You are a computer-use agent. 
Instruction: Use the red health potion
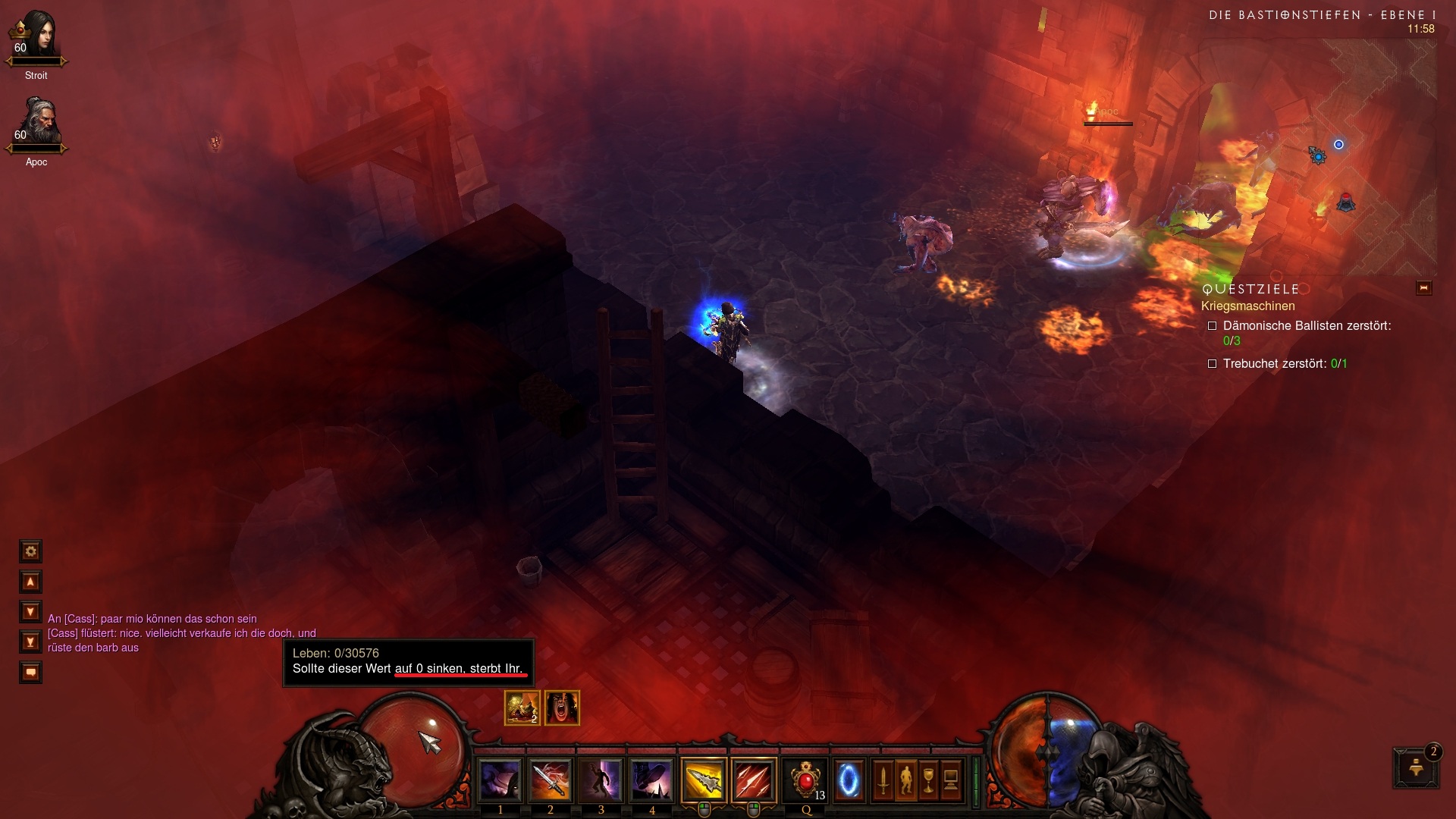(x=805, y=780)
